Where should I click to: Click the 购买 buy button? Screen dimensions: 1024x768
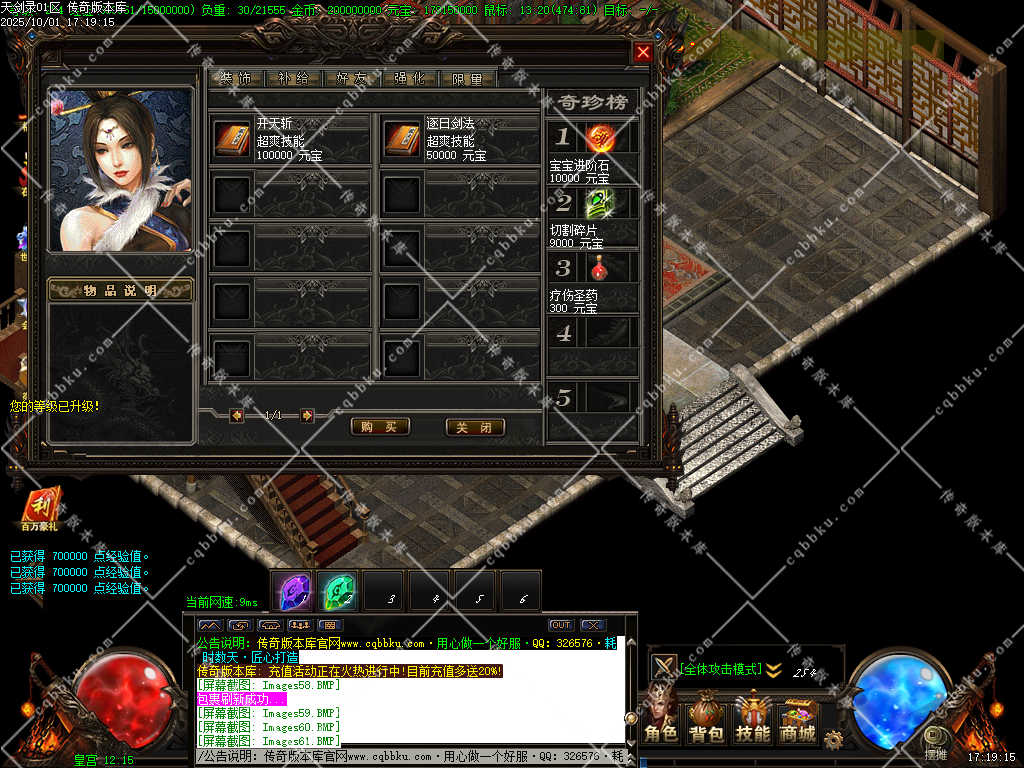380,427
